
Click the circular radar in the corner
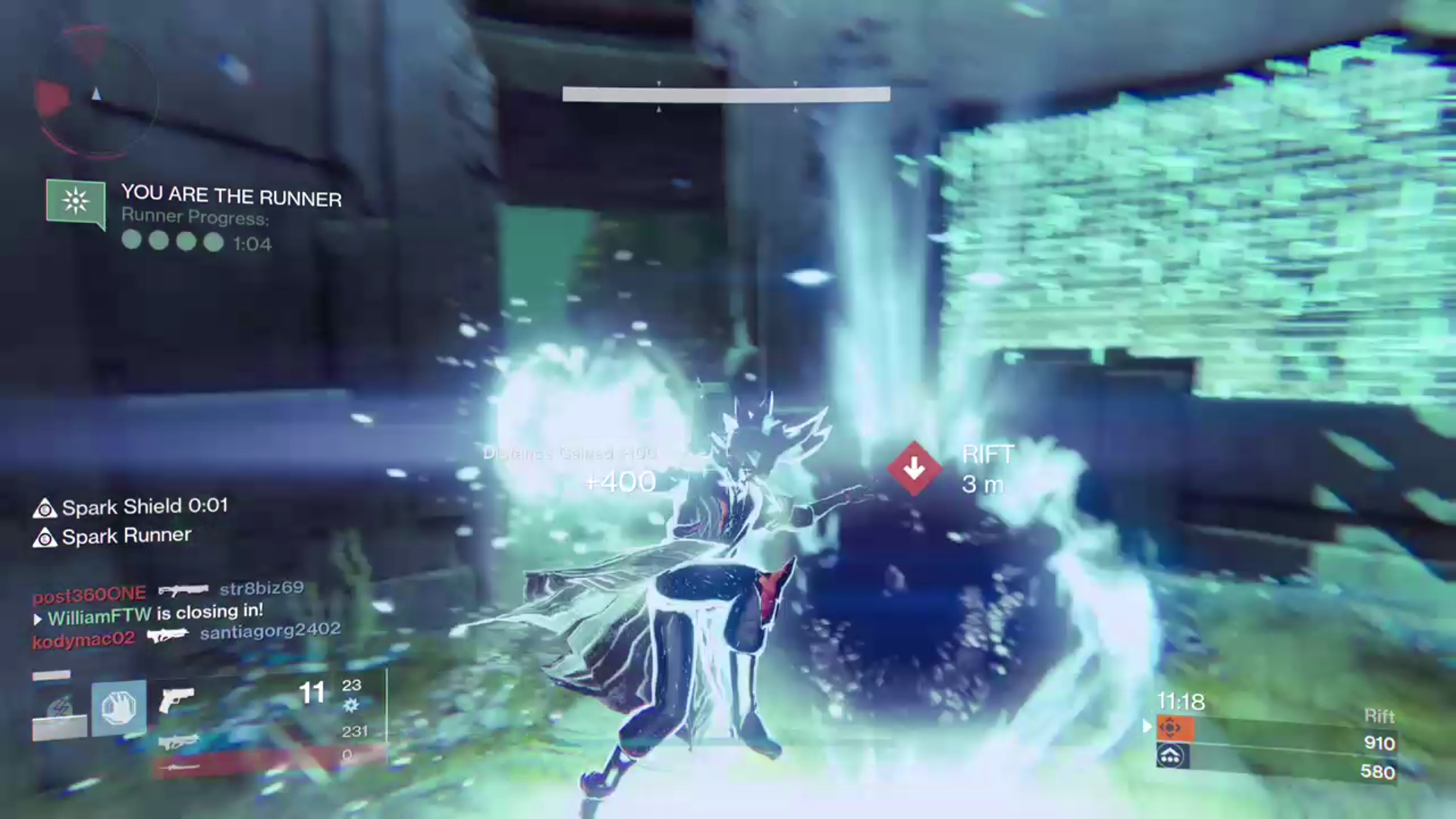pyautogui.click(x=96, y=94)
